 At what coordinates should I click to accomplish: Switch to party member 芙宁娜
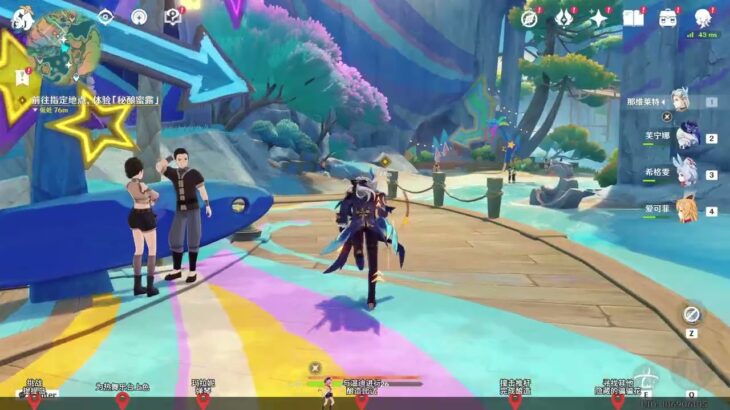point(685,137)
